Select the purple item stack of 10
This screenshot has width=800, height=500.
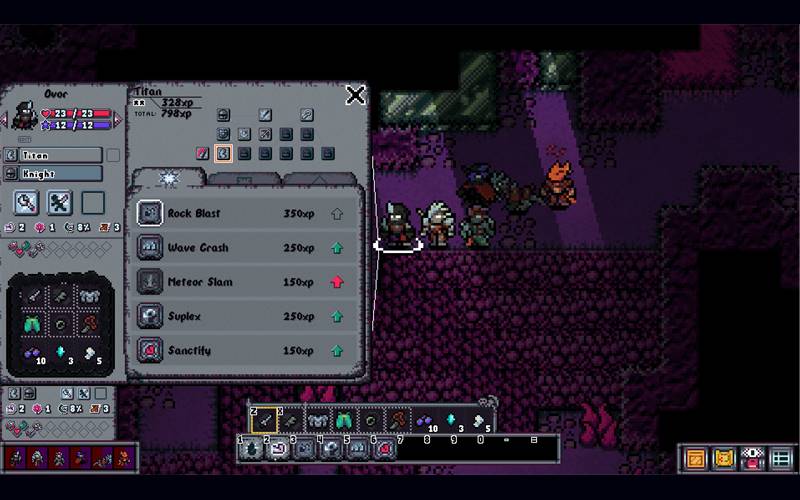(34, 354)
